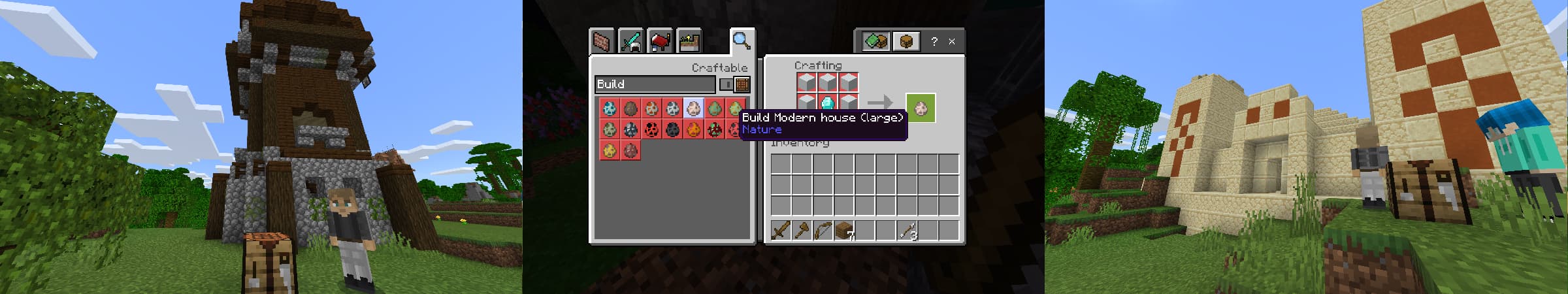The width and height of the screenshot is (1568, 294).
Task: Select the diamond in the crafting grid
Action: click(828, 103)
